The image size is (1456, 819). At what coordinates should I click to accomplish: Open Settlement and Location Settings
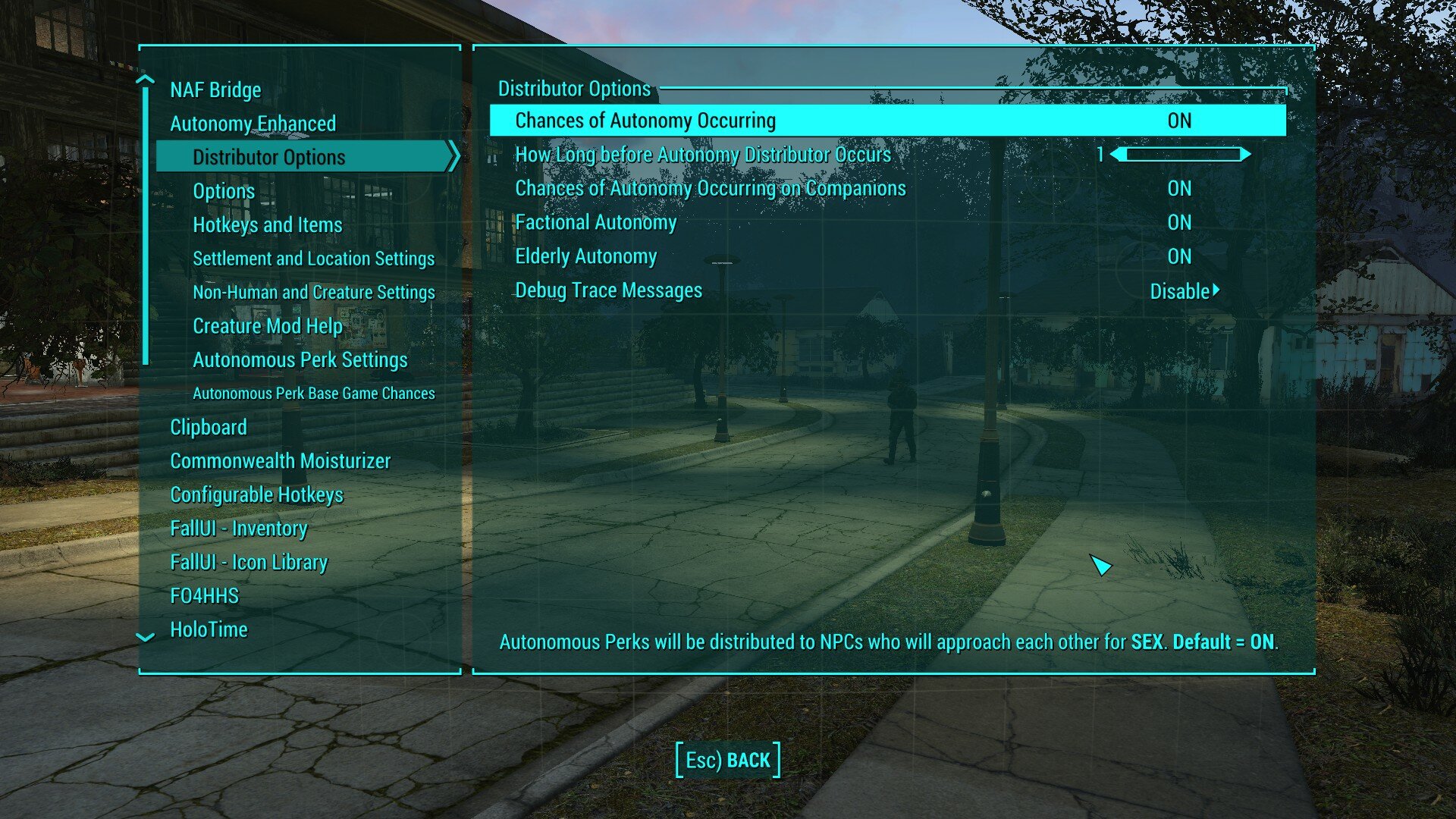click(314, 258)
